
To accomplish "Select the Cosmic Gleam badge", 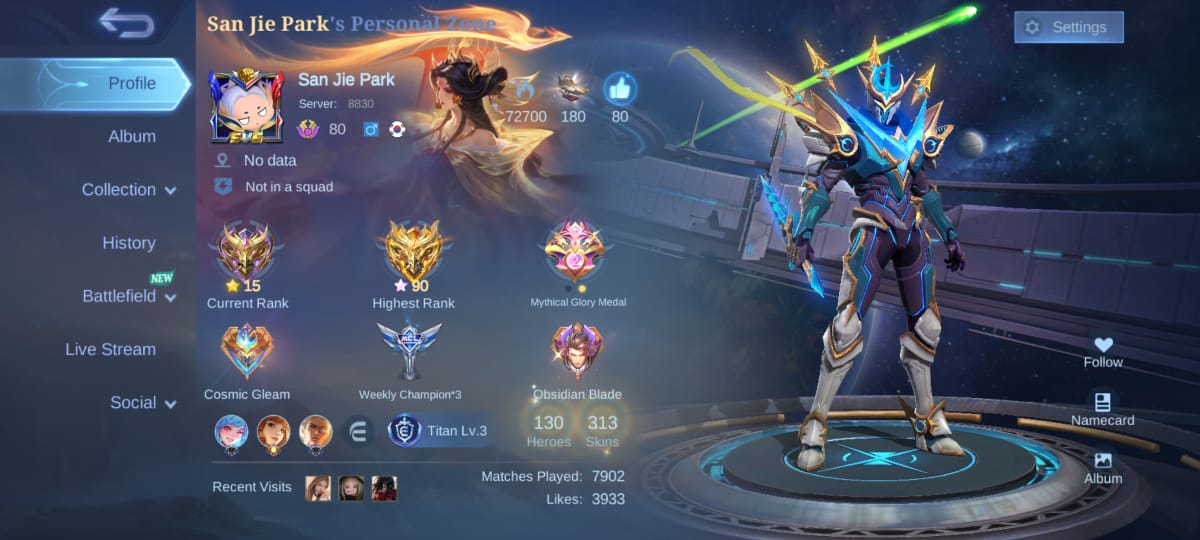I will (x=246, y=351).
